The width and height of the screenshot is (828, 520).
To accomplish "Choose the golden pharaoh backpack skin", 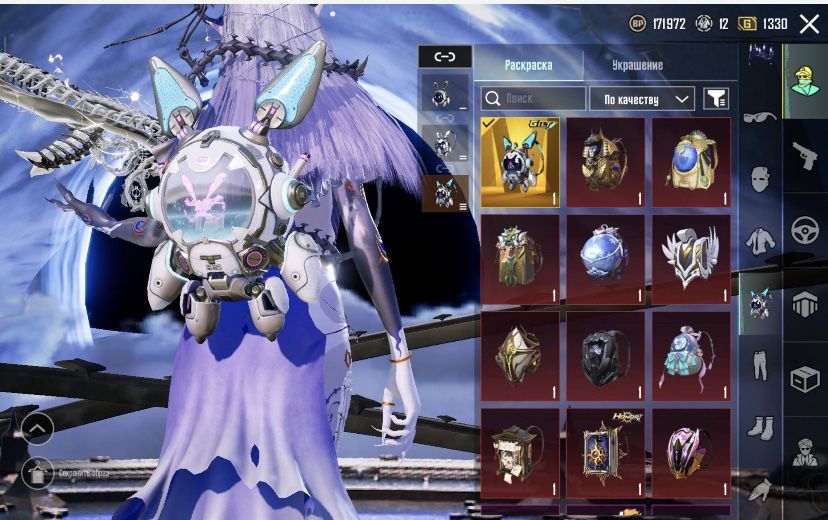I will (x=605, y=162).
